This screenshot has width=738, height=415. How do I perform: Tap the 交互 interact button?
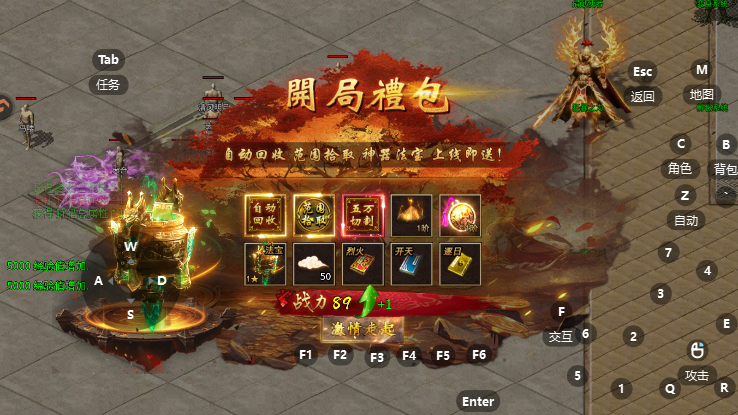561,337
